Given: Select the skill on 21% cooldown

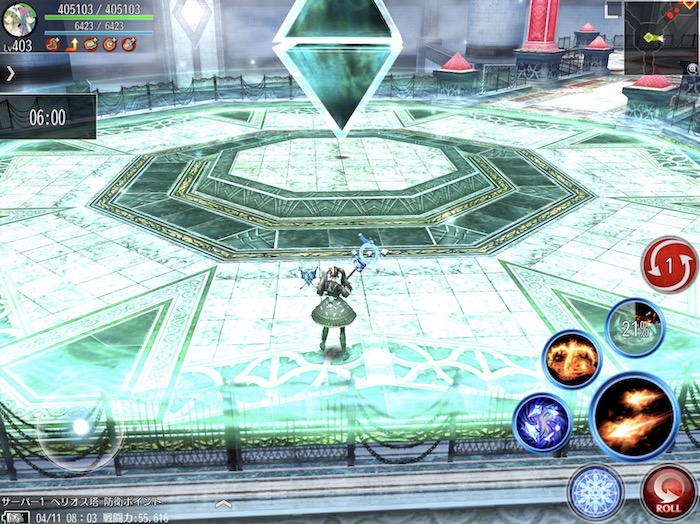Looking at the screenshot, I should (x=634, y=327).
